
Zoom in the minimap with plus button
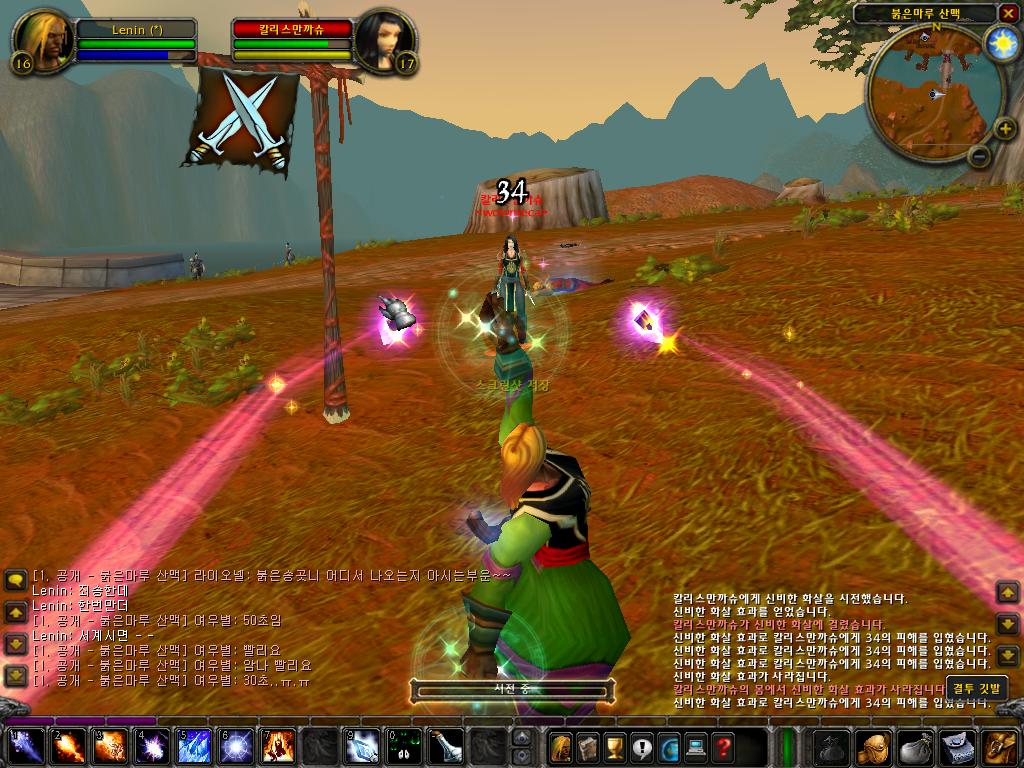pyautogui.click(x=1004, y=128)
